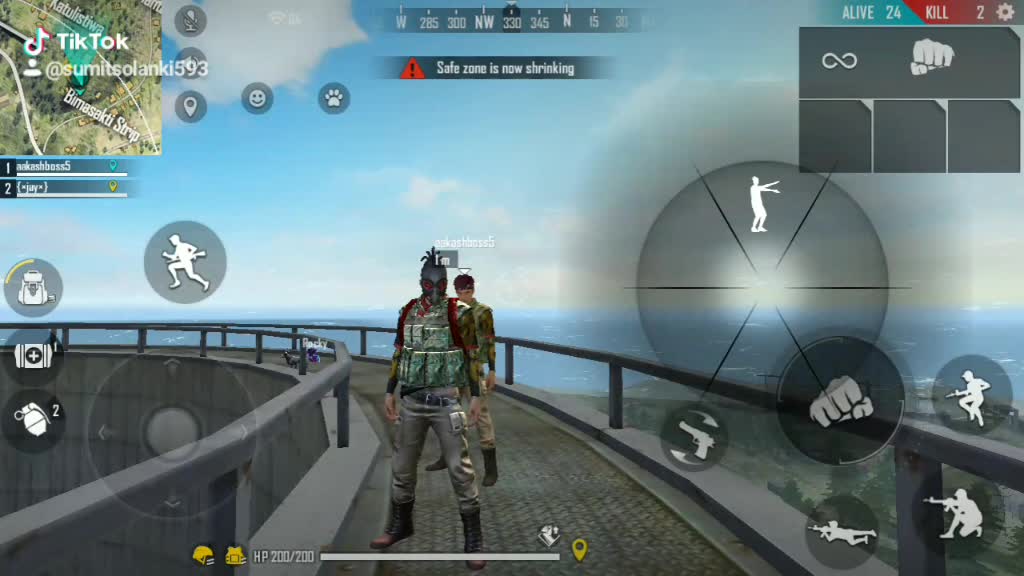Toggle the microphone icon
Viewport: 1024px width, 576px height.
[x=190, y=20]
